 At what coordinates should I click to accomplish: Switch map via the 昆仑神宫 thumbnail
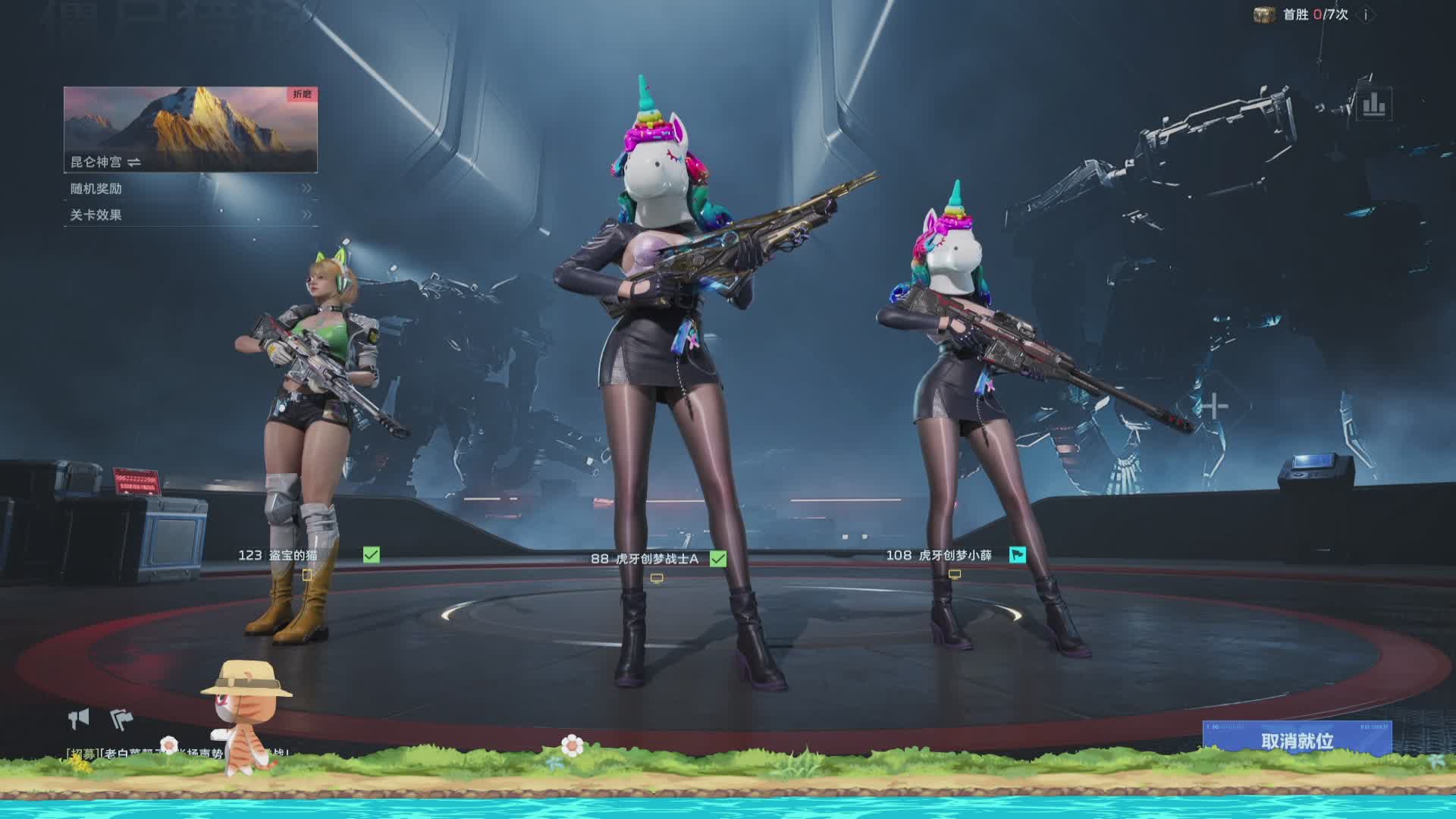coord(190,129)
